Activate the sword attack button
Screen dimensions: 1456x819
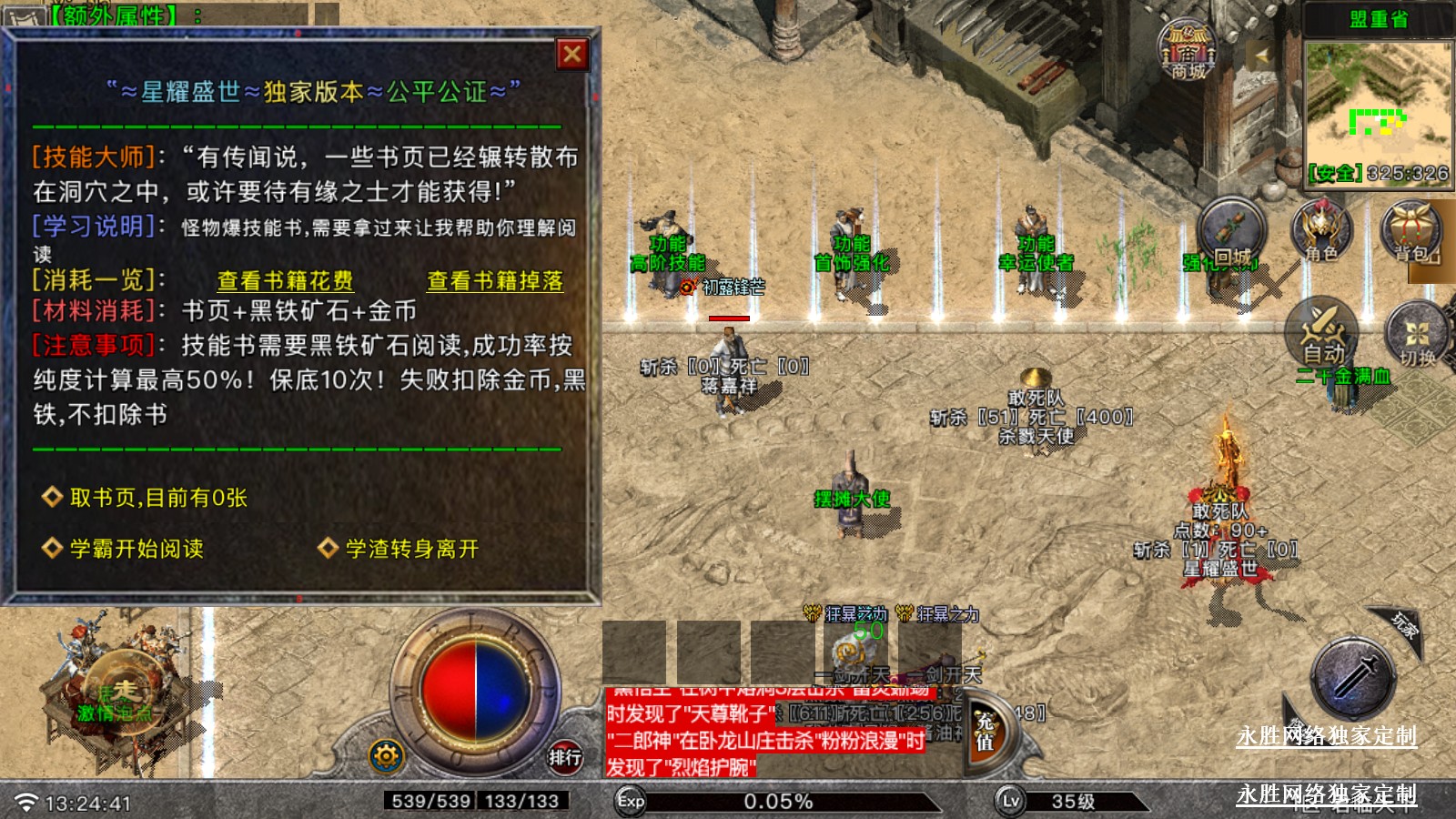click(x=1353, y=680)
